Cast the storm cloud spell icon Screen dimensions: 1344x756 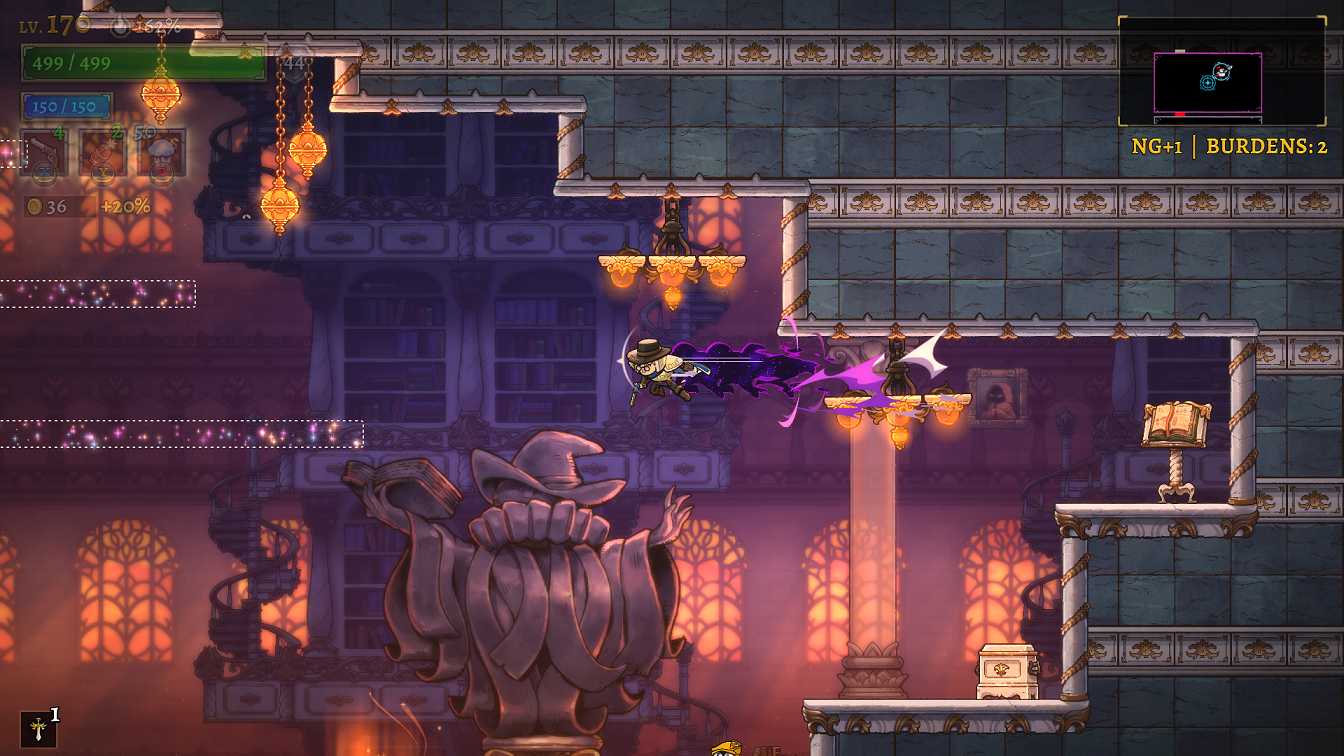(161, 152)
